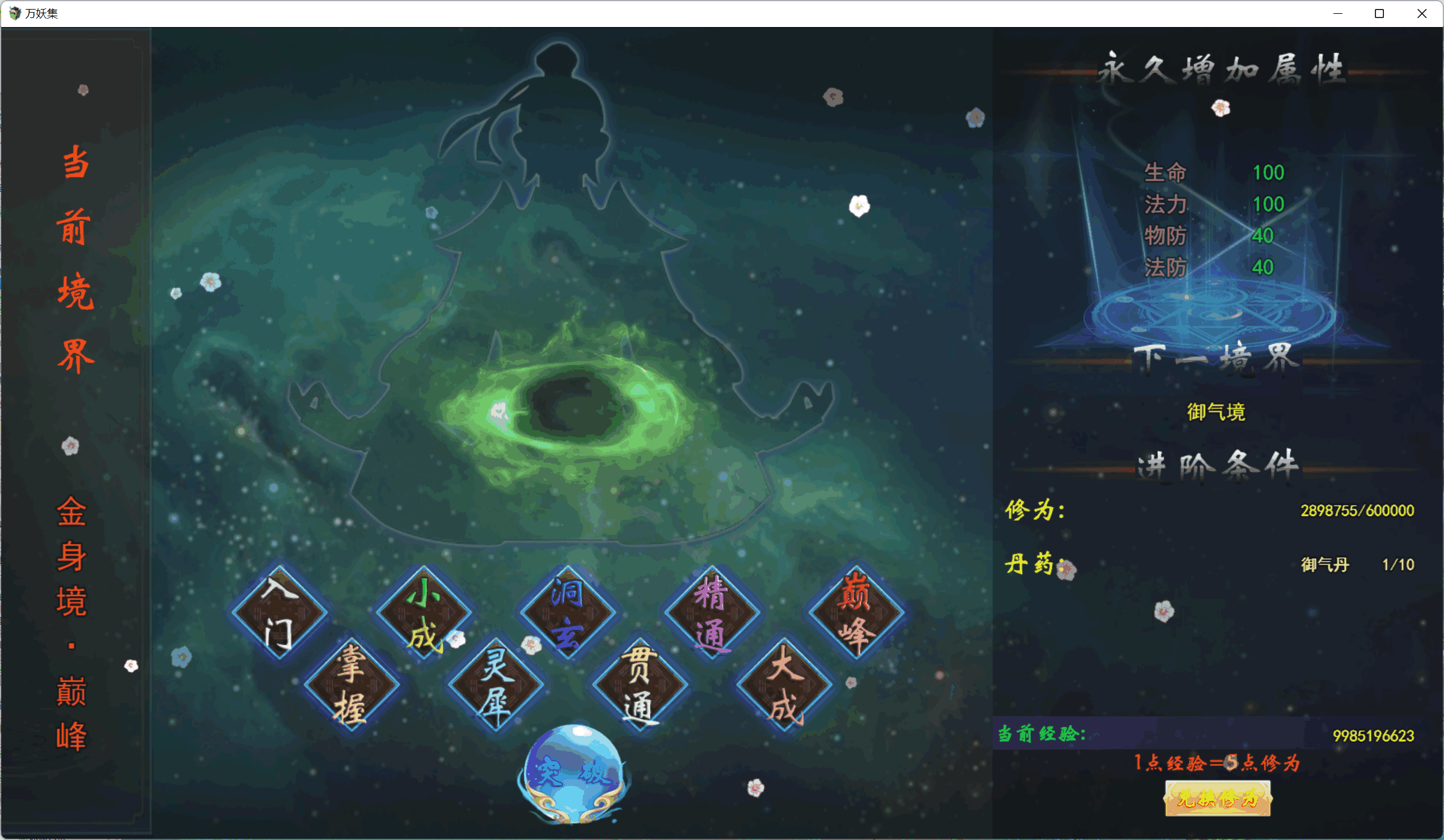This screenshot has width=1444, height=840.
Task: Choose the 大成 stage diamond
Action: 784,684
